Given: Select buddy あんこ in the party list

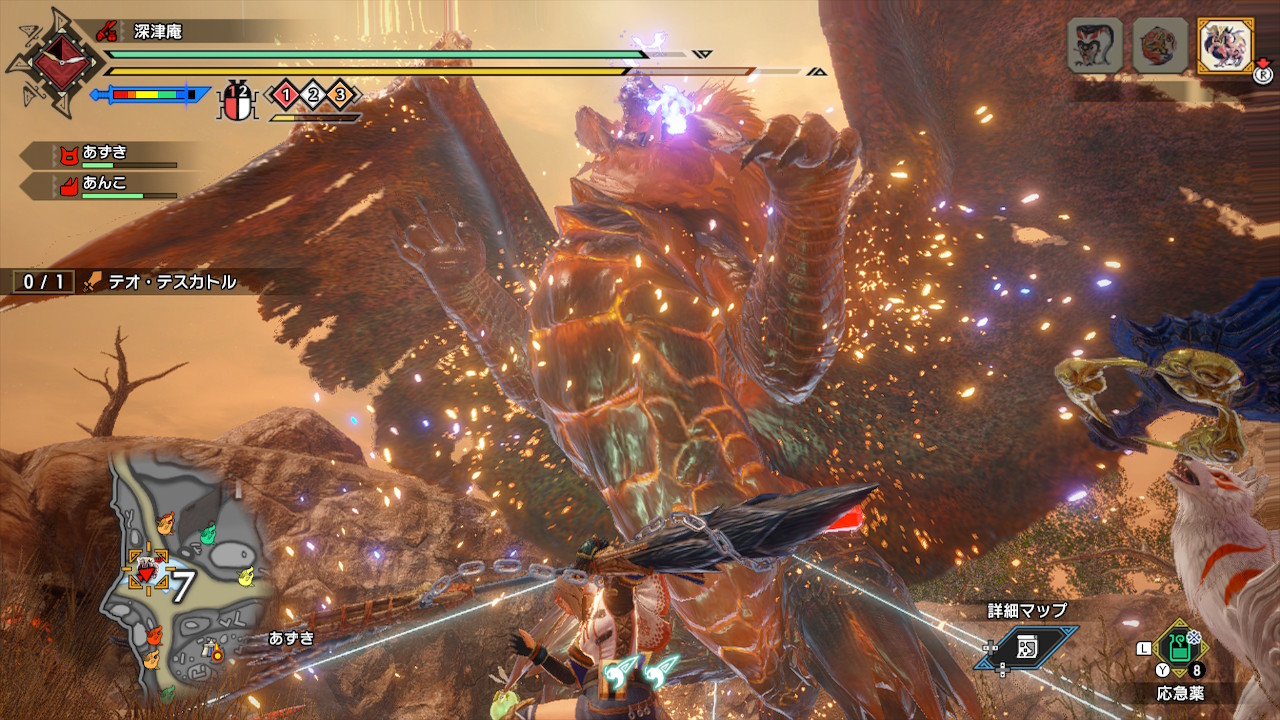Looking at the screenshot, I should click(x=105, y=186).
